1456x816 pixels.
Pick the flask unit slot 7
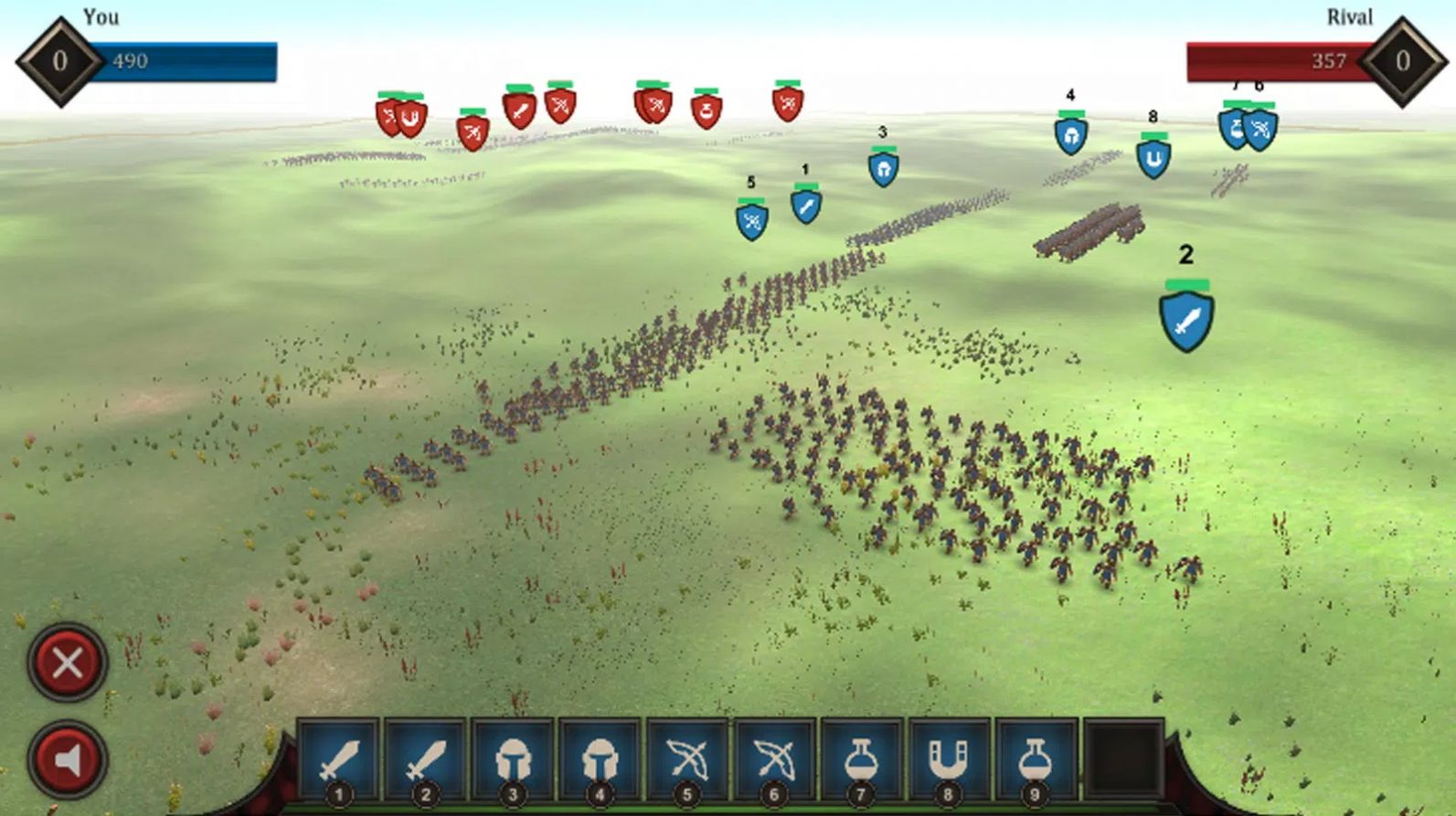click(860, 760)
